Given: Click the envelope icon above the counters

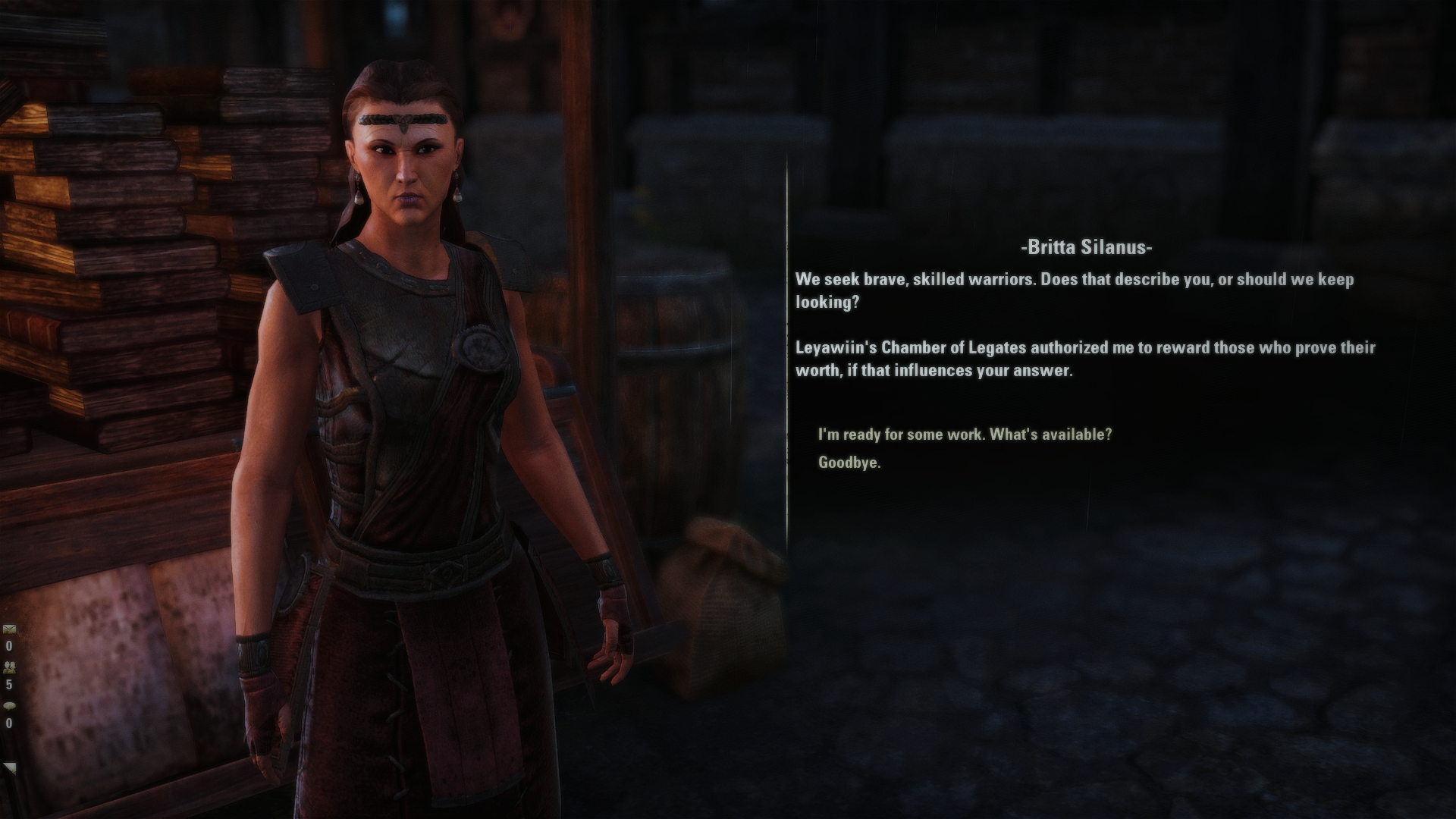Looking at the screenshot, I should 9,629.
